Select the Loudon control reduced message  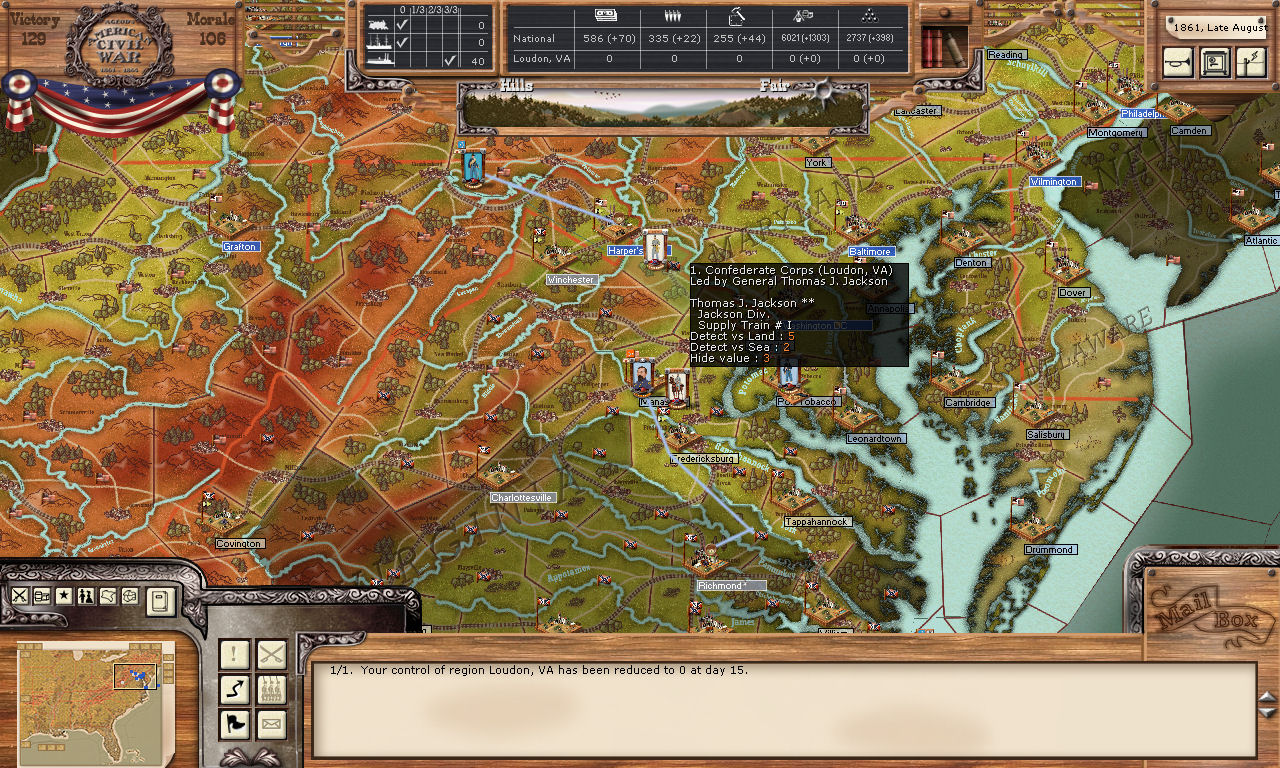coord(540,670)
